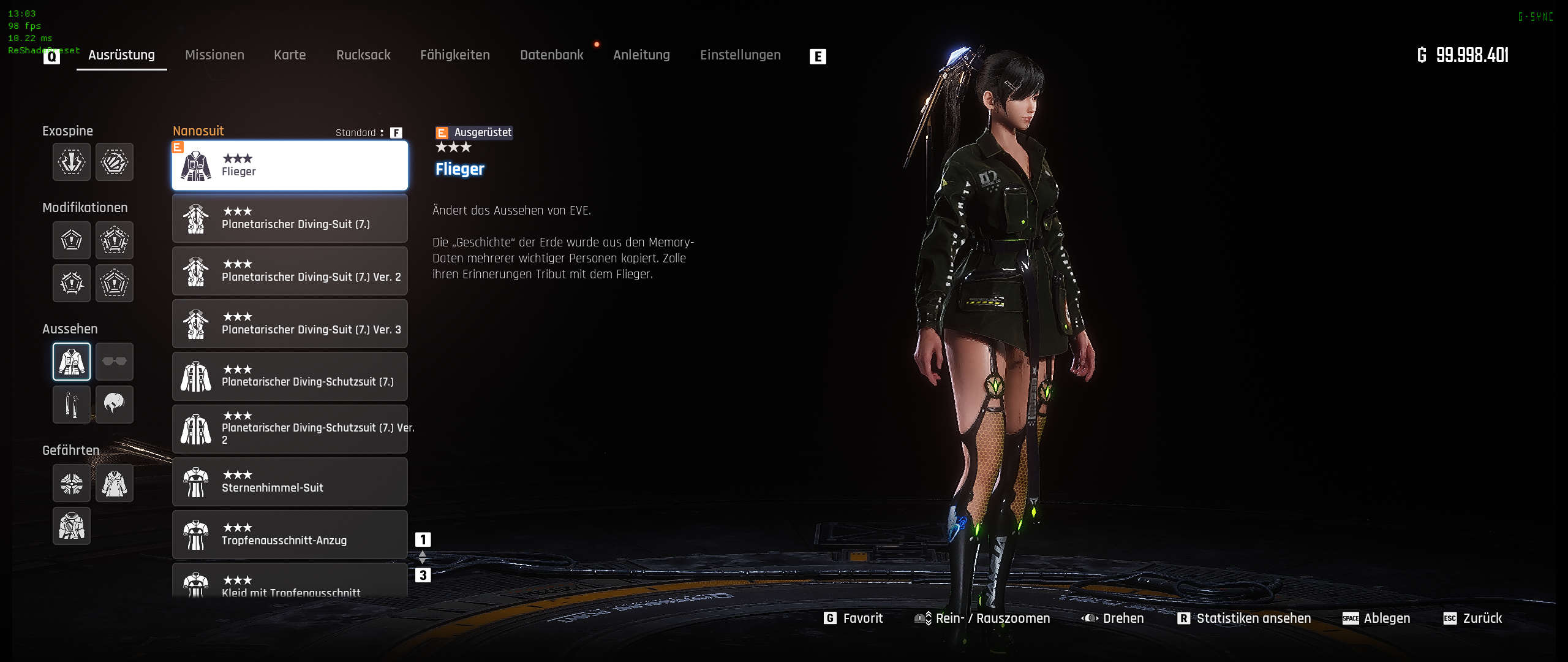This screenshot has height=662, width=1568.
Task: Open the Standard sort dropdown
Action: [x=360, y=133]
